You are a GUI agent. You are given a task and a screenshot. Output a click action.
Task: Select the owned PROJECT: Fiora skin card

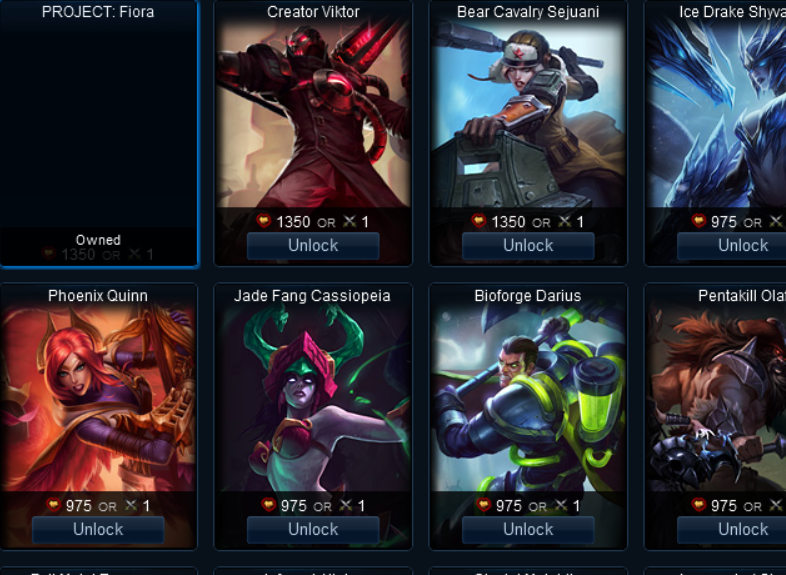tap(98, 130)
